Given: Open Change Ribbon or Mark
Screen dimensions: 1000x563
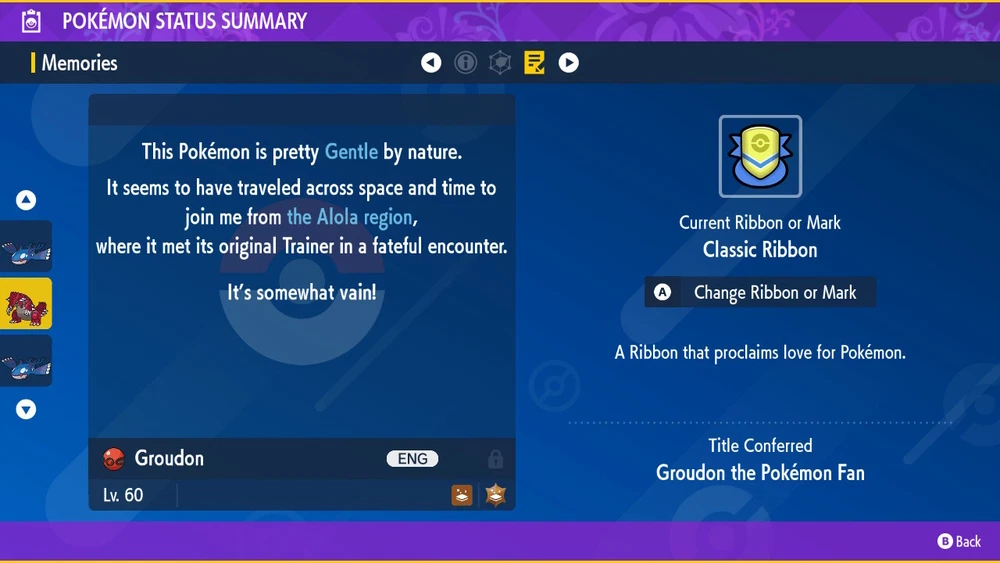Looking at the screenshot, I should click(x=760, y=293).
